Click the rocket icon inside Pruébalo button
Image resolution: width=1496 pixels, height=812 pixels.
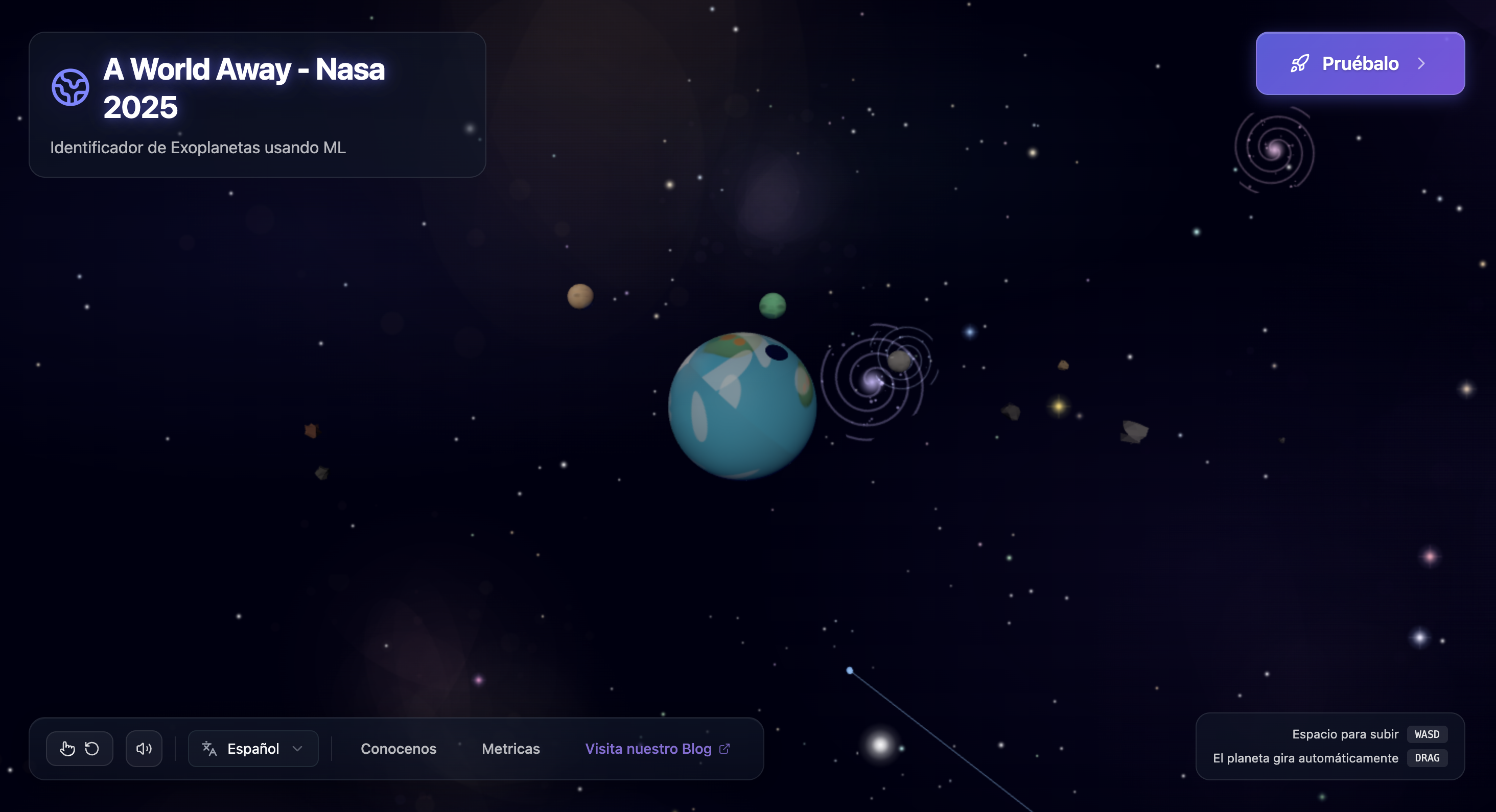[x=1300, y=64]
